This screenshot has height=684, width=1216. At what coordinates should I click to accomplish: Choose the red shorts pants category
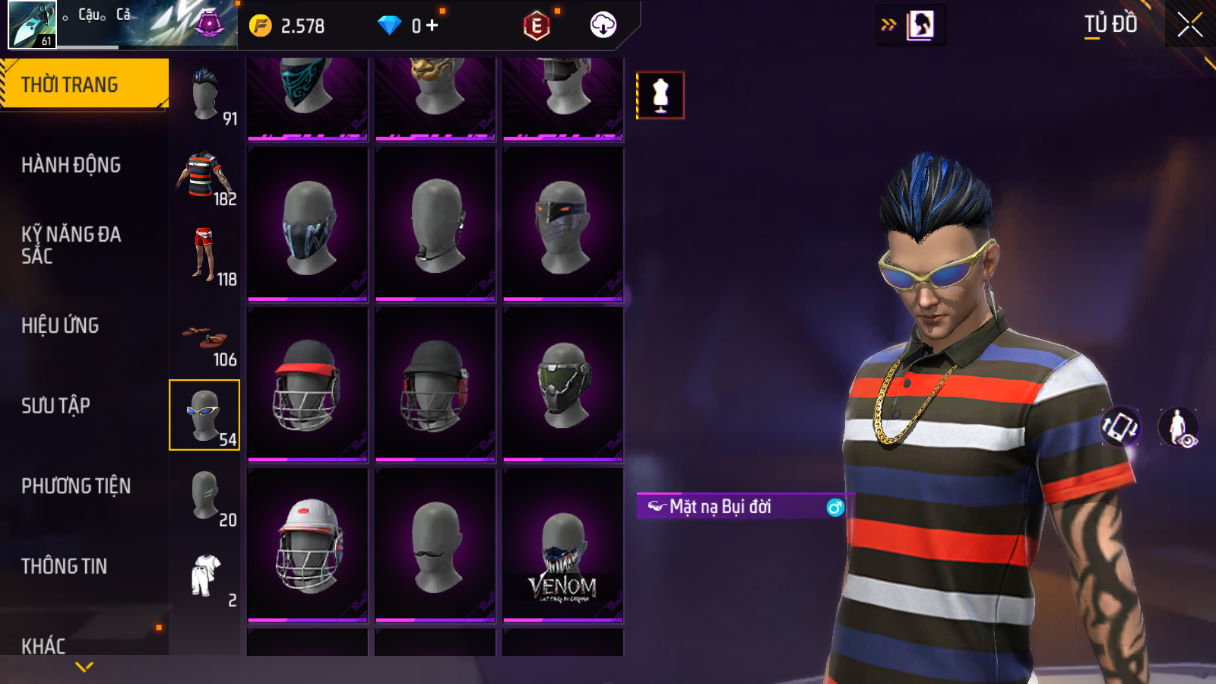205,255
